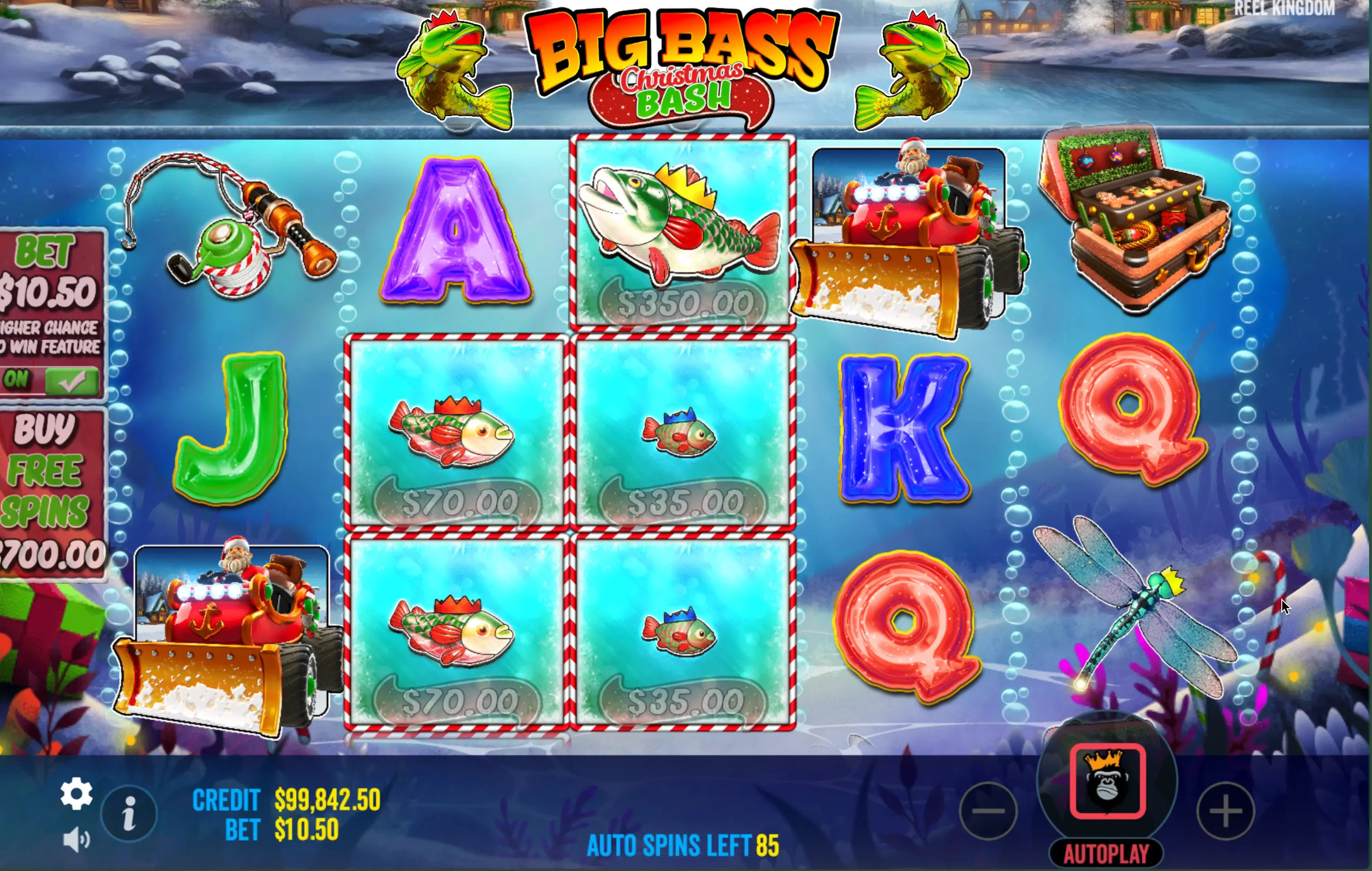Open the Autoplay options
Screen dimensions: 1372x871
click(1106, 853)
